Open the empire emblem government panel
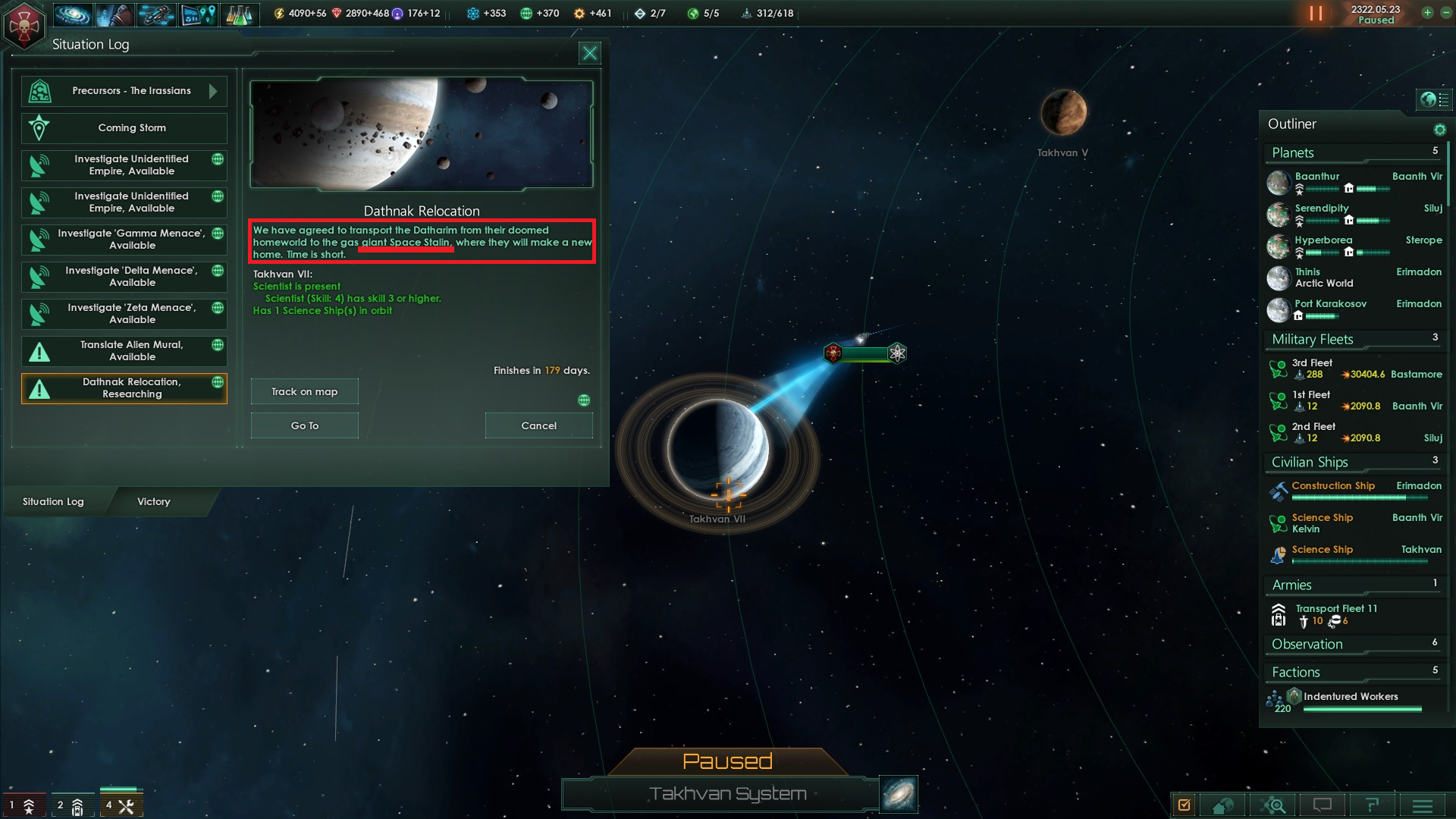This screenshot has height=819, width=1456. point(24,26)
